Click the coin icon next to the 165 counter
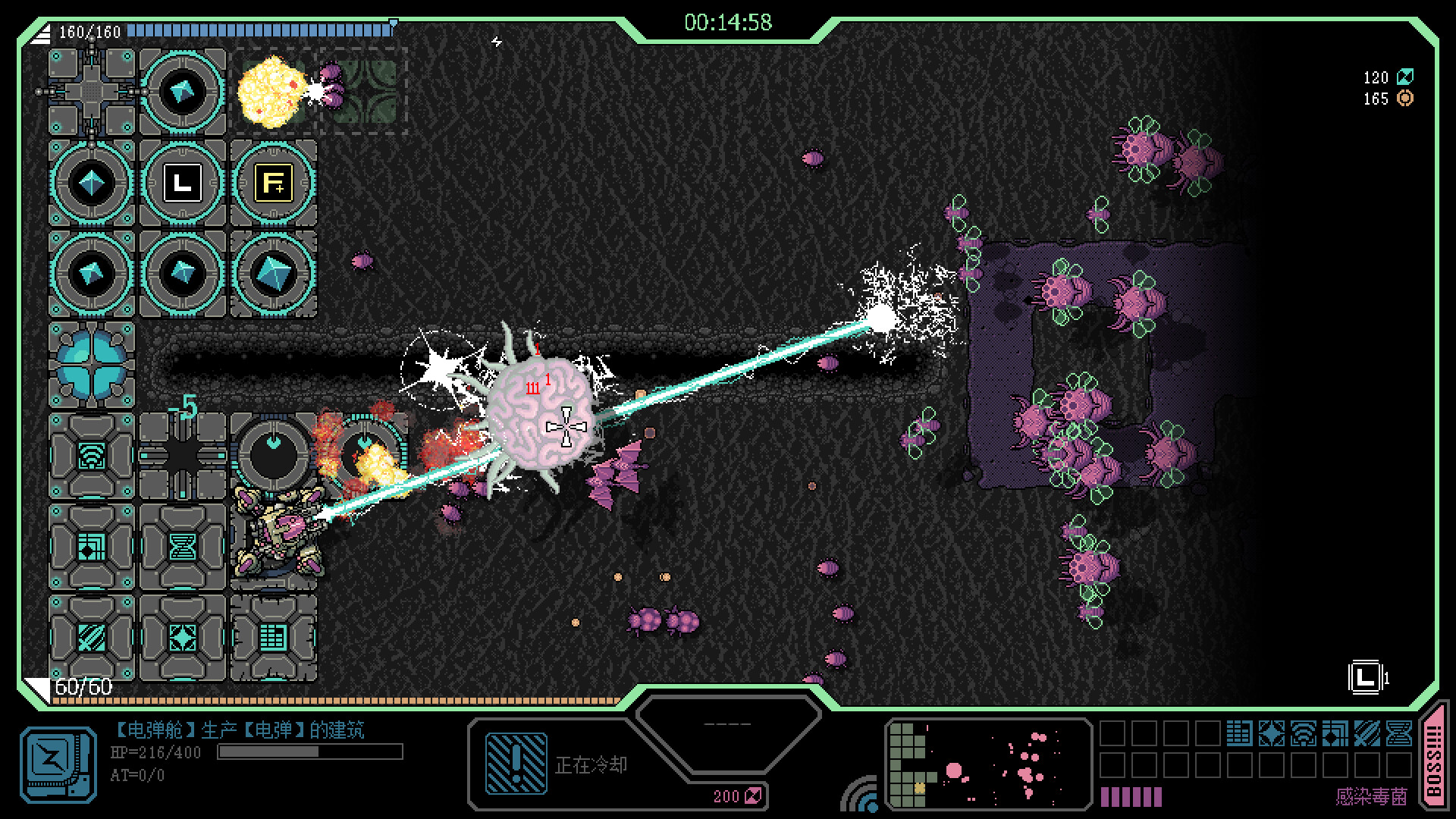The height and width of the screenshot is (819, 1456). (1404, 99)
